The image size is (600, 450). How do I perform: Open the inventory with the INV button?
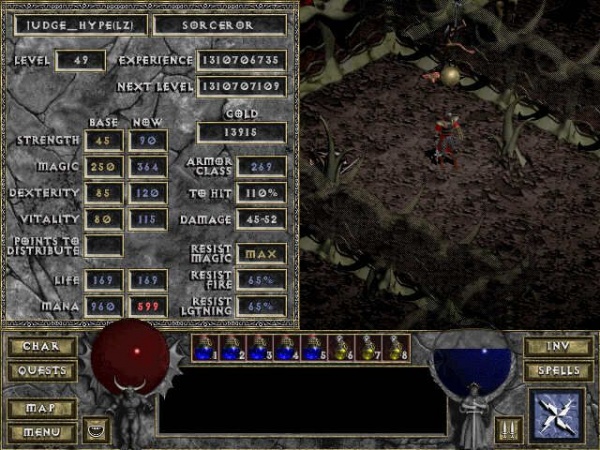coord(556,348)
